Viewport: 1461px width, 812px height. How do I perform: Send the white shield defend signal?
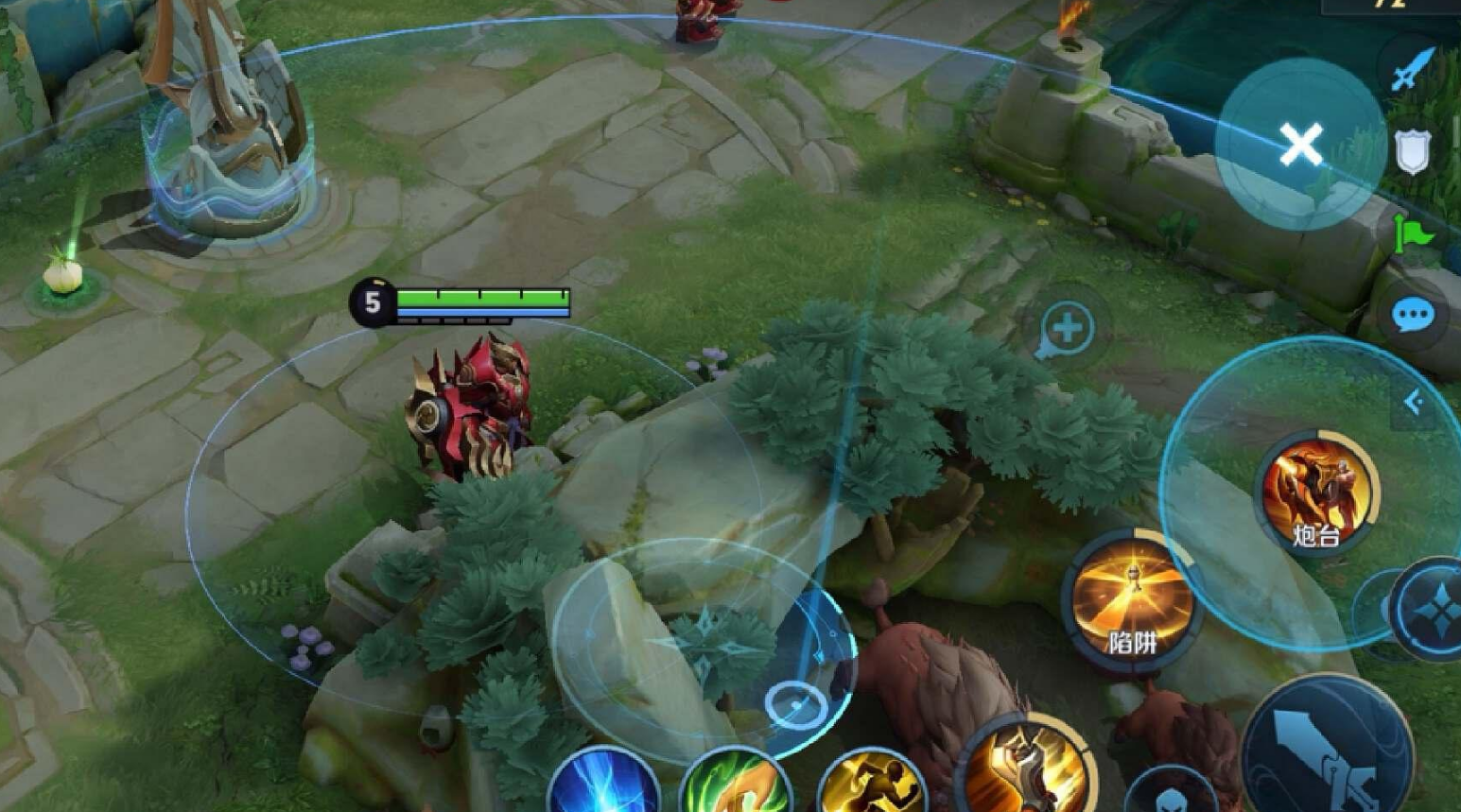point(1412,151)
